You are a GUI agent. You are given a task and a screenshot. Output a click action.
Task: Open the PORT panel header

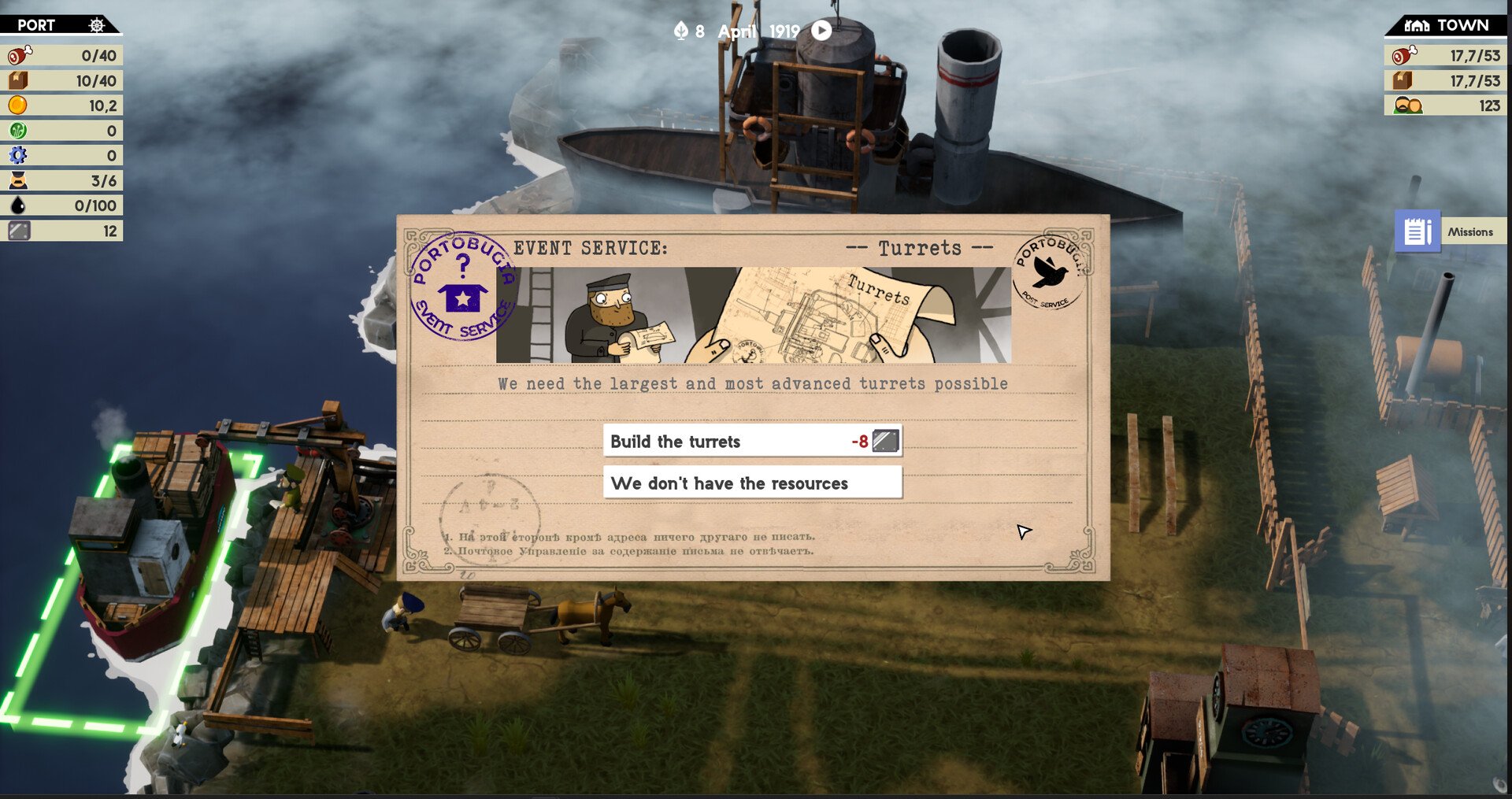(60, 24)
